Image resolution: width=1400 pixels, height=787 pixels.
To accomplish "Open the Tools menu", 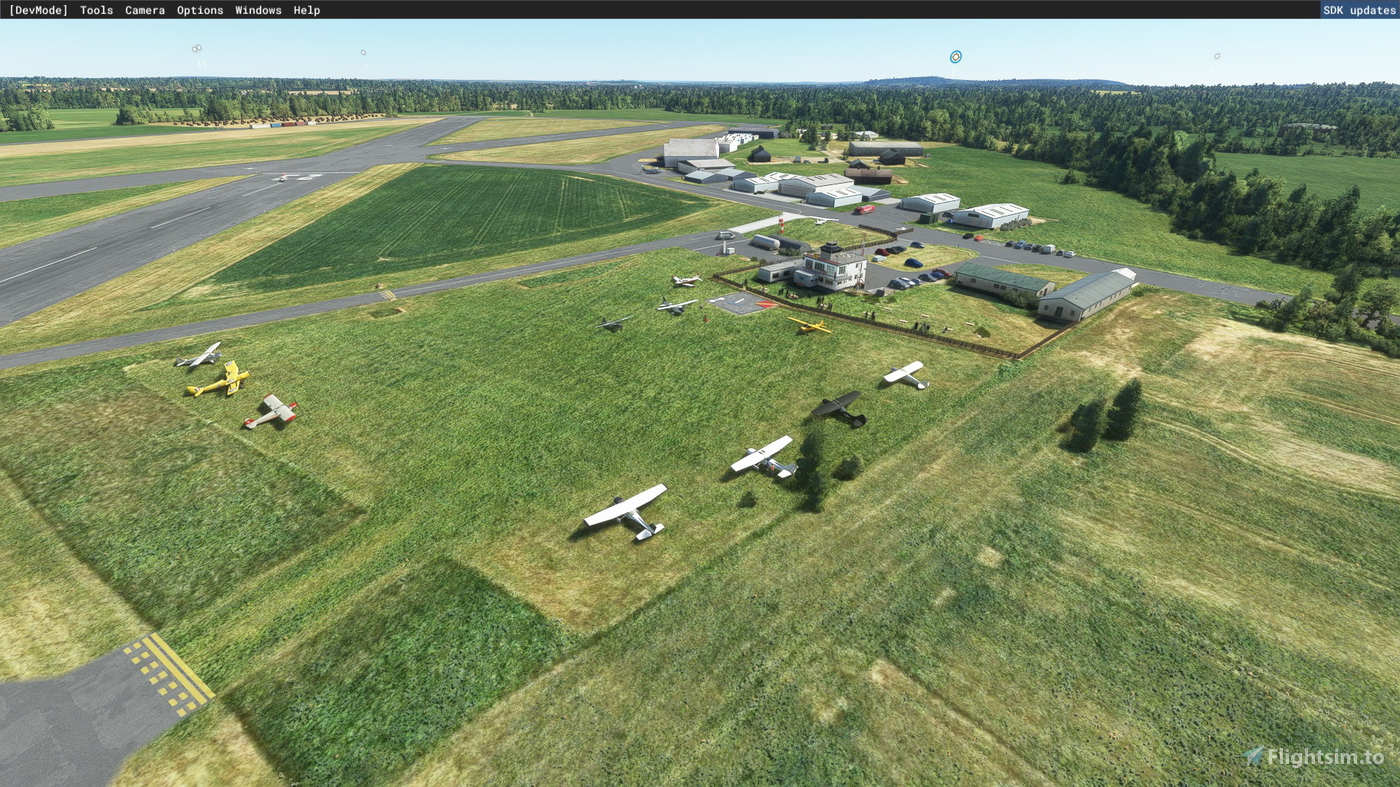I will coord(95,10).
